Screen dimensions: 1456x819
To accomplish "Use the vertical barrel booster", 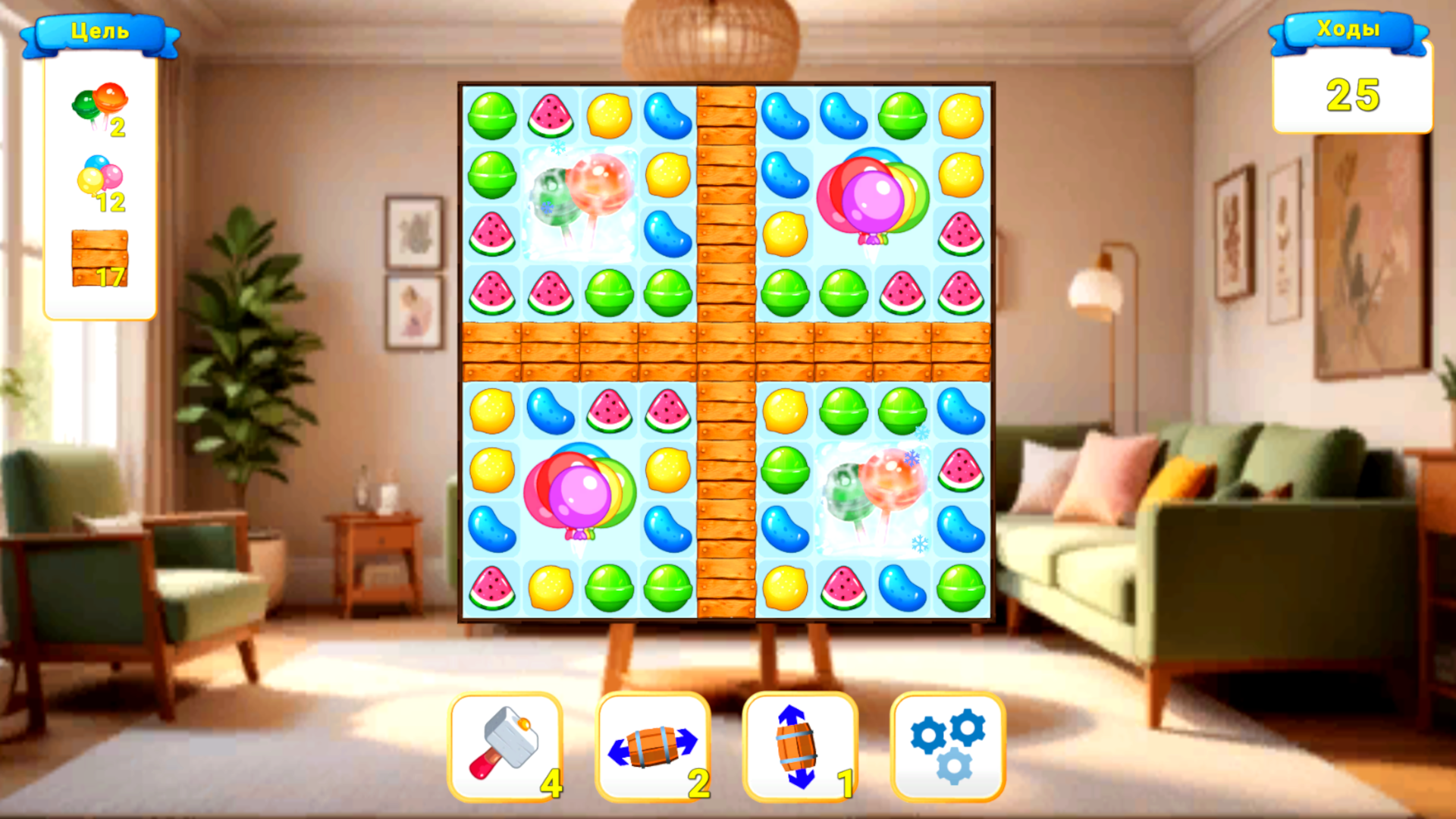I will pos(800,747).
